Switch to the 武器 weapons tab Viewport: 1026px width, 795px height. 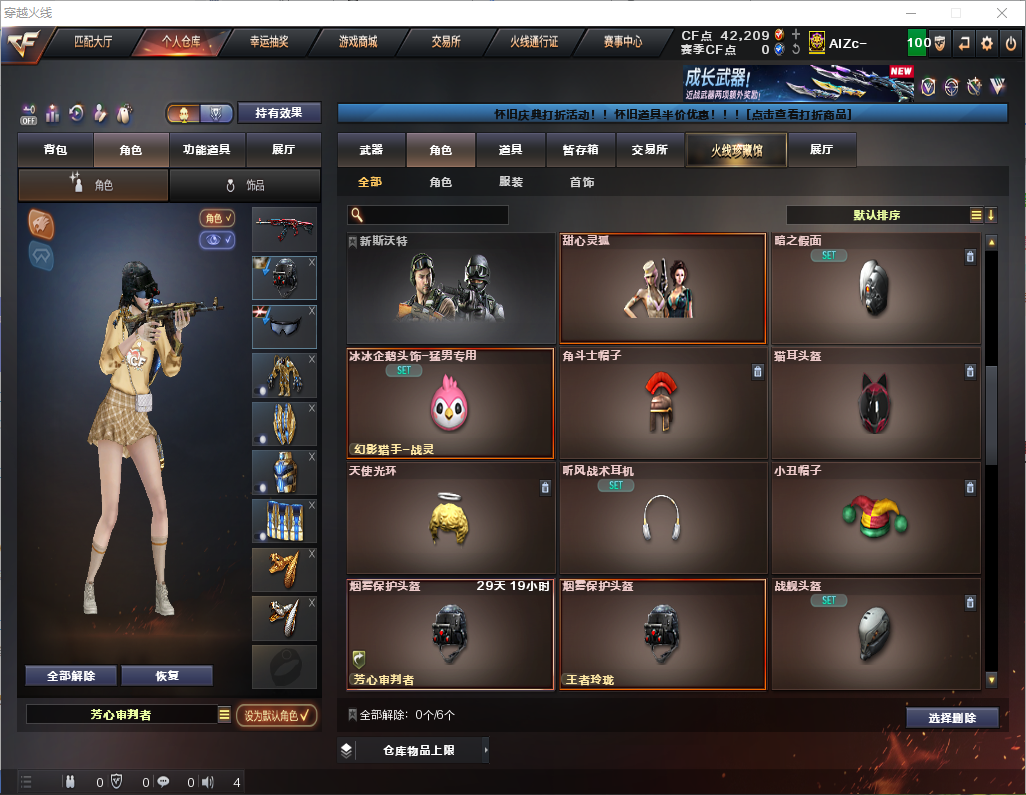(371, 150)
